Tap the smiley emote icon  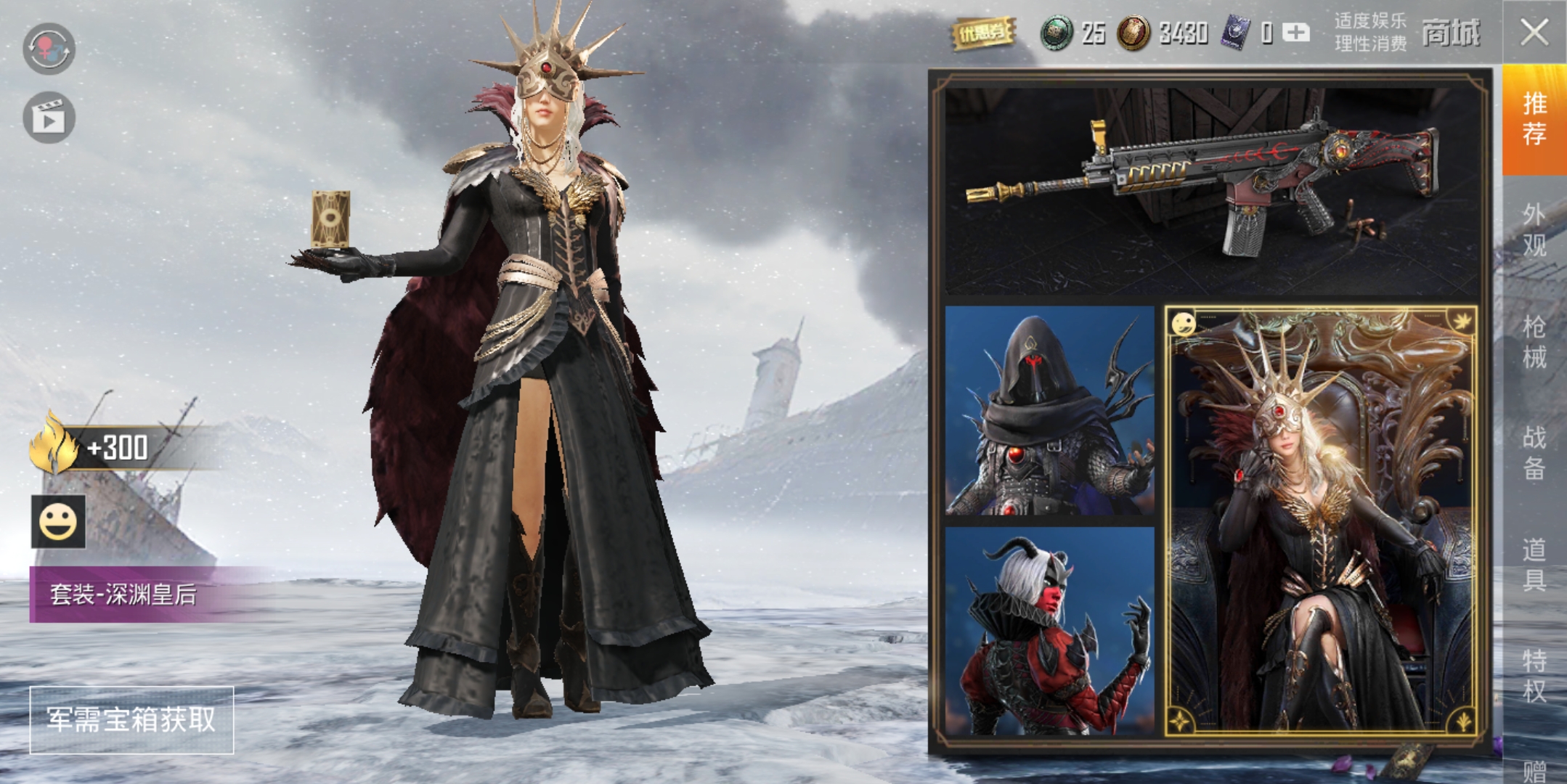[x=58, y=522]
